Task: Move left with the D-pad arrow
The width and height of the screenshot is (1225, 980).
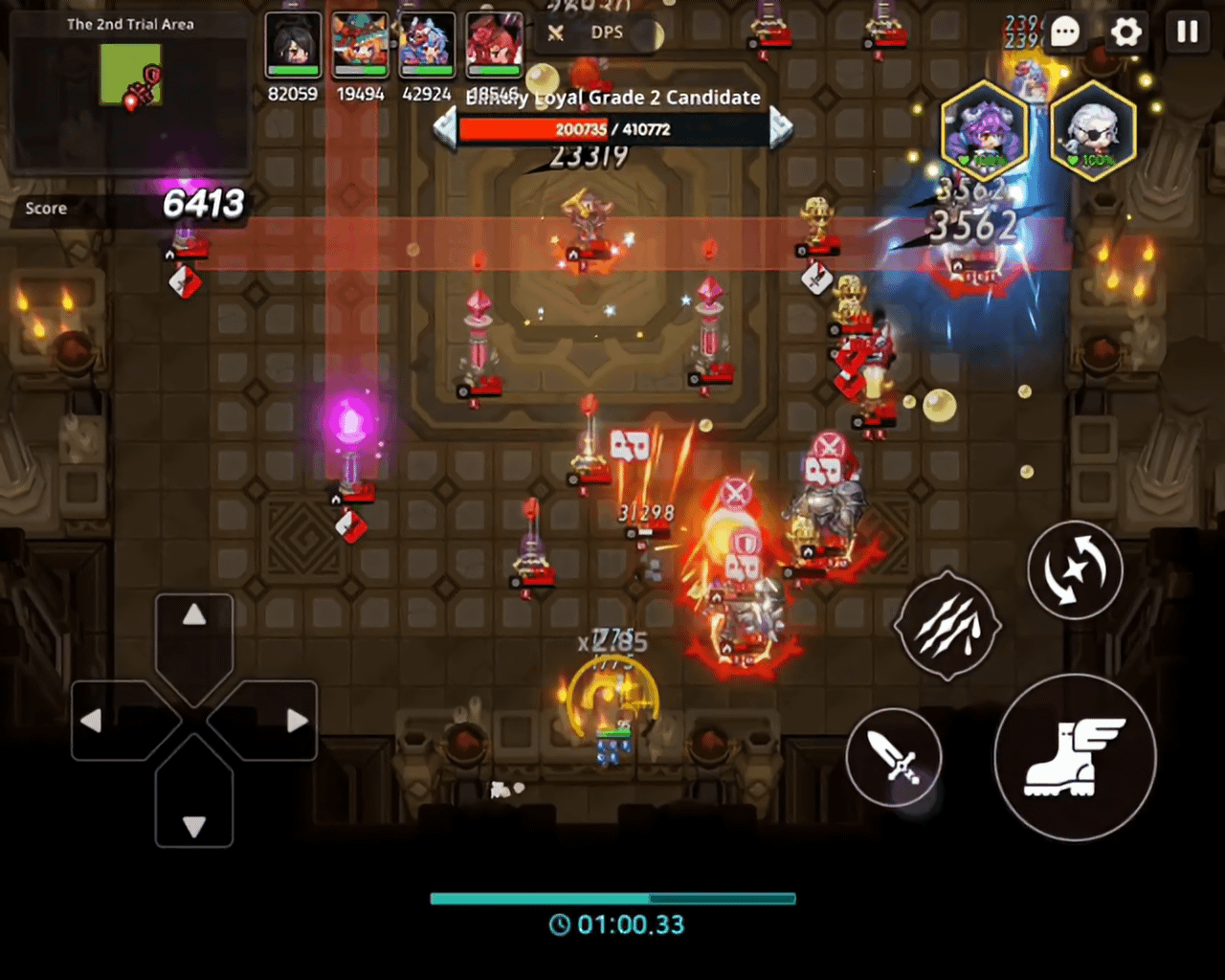Action: pos(91,721)
